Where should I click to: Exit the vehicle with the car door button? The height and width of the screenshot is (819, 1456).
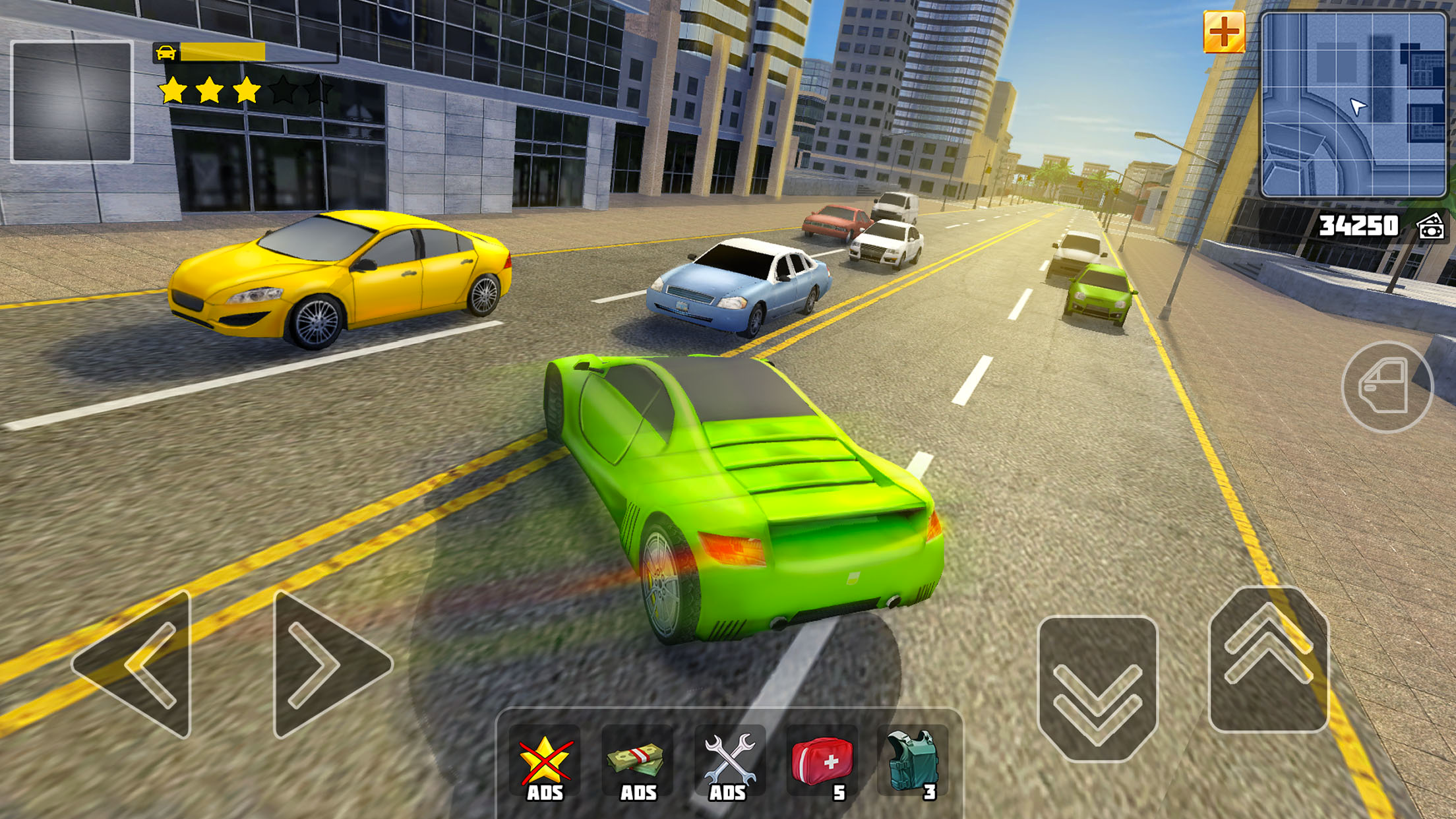pyautogui.click(x=1387, y=387)
